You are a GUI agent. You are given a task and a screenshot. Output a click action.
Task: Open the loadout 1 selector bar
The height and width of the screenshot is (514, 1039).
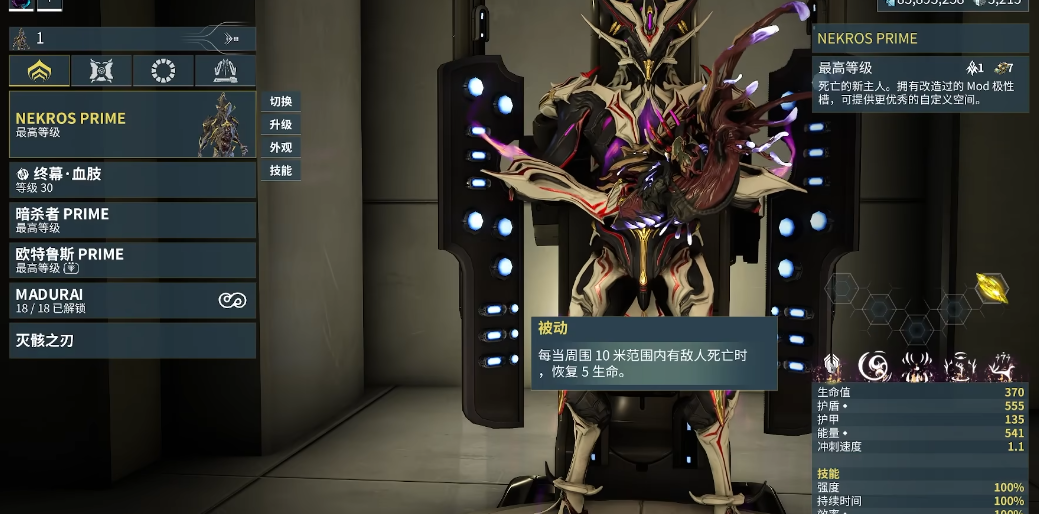click(132, 39)
